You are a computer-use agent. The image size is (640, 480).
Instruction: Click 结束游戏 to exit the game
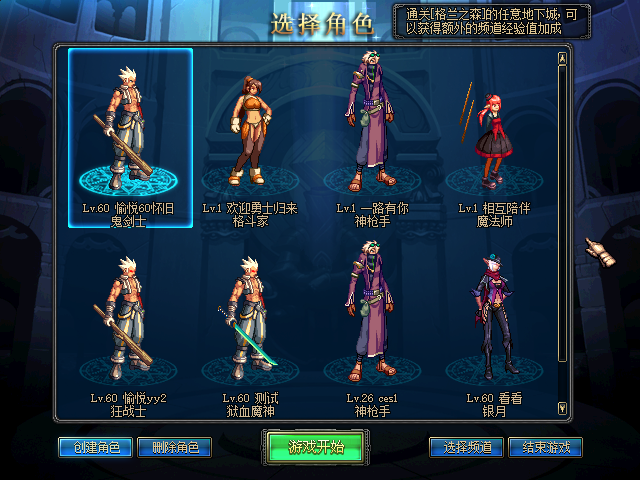point(545,447)
